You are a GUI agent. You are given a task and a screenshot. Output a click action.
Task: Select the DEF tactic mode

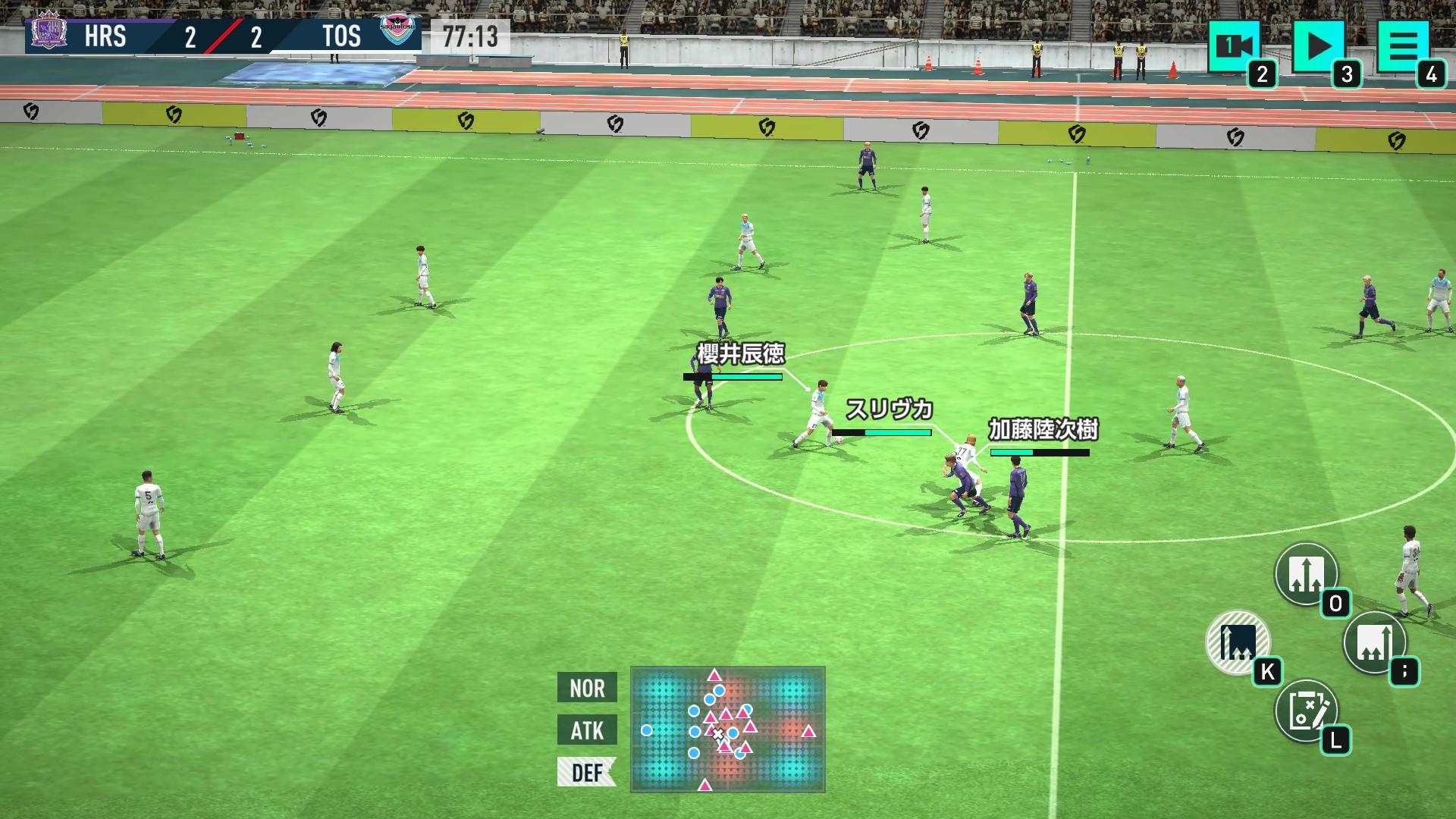point(587,772)
